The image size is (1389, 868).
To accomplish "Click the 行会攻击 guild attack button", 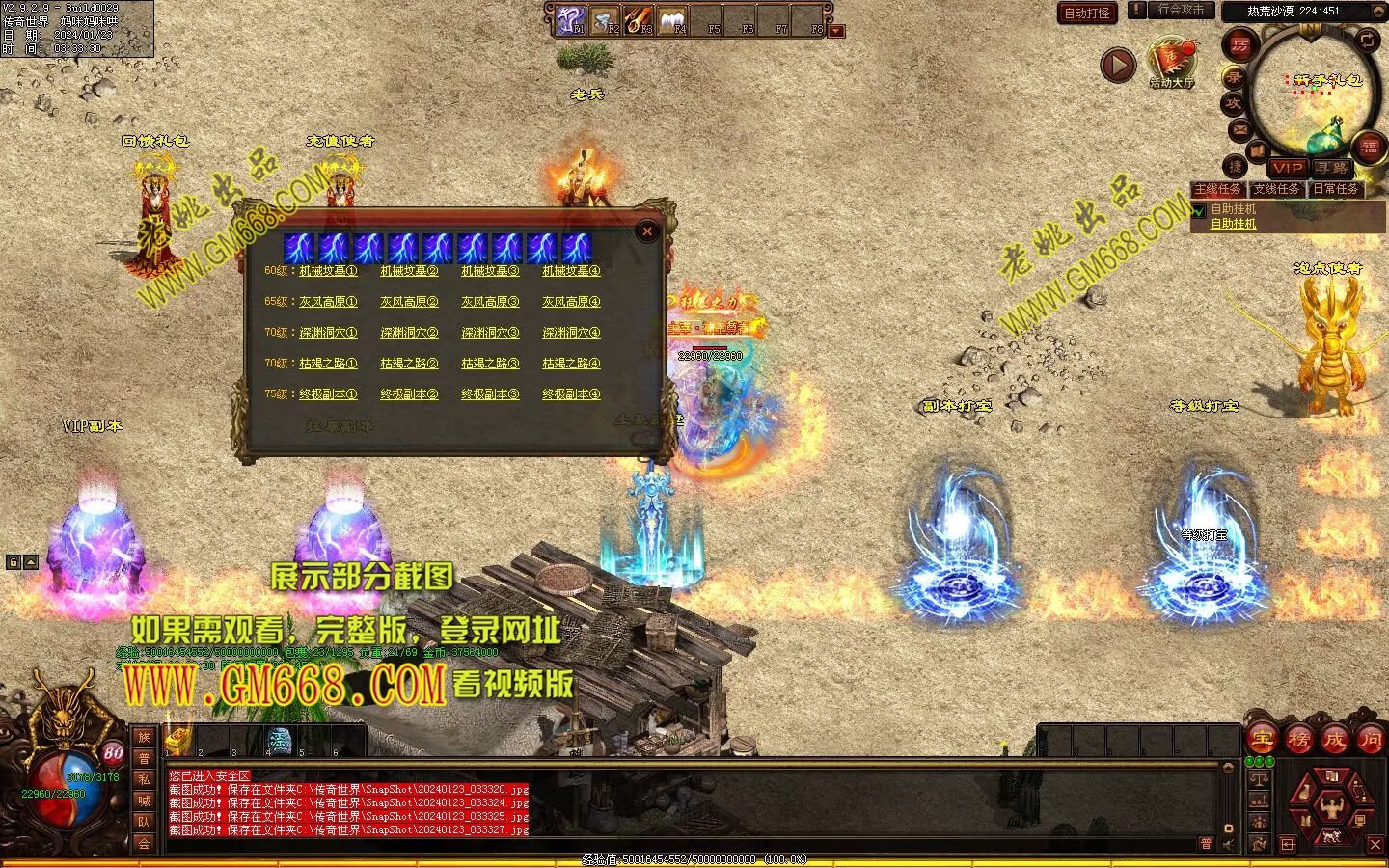I will pyautogui.click(x=1180, y=10).
